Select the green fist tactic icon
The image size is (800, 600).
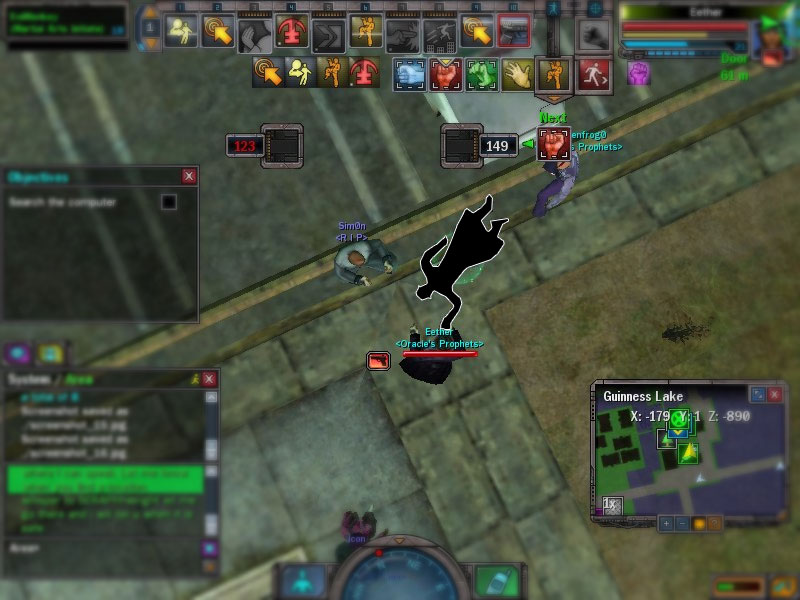point(482,74)
